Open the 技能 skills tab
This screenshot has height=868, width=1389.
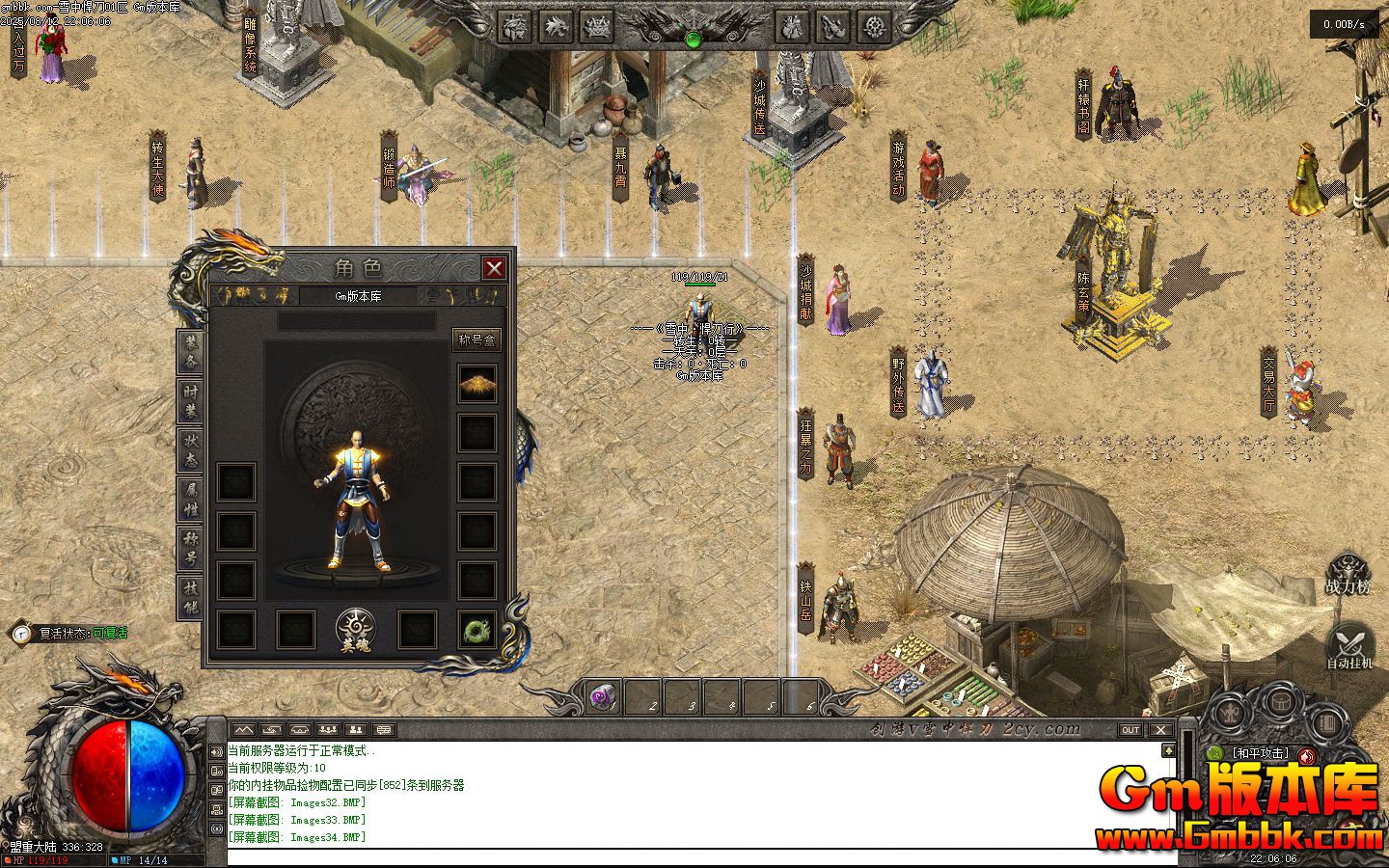[191, 597]
